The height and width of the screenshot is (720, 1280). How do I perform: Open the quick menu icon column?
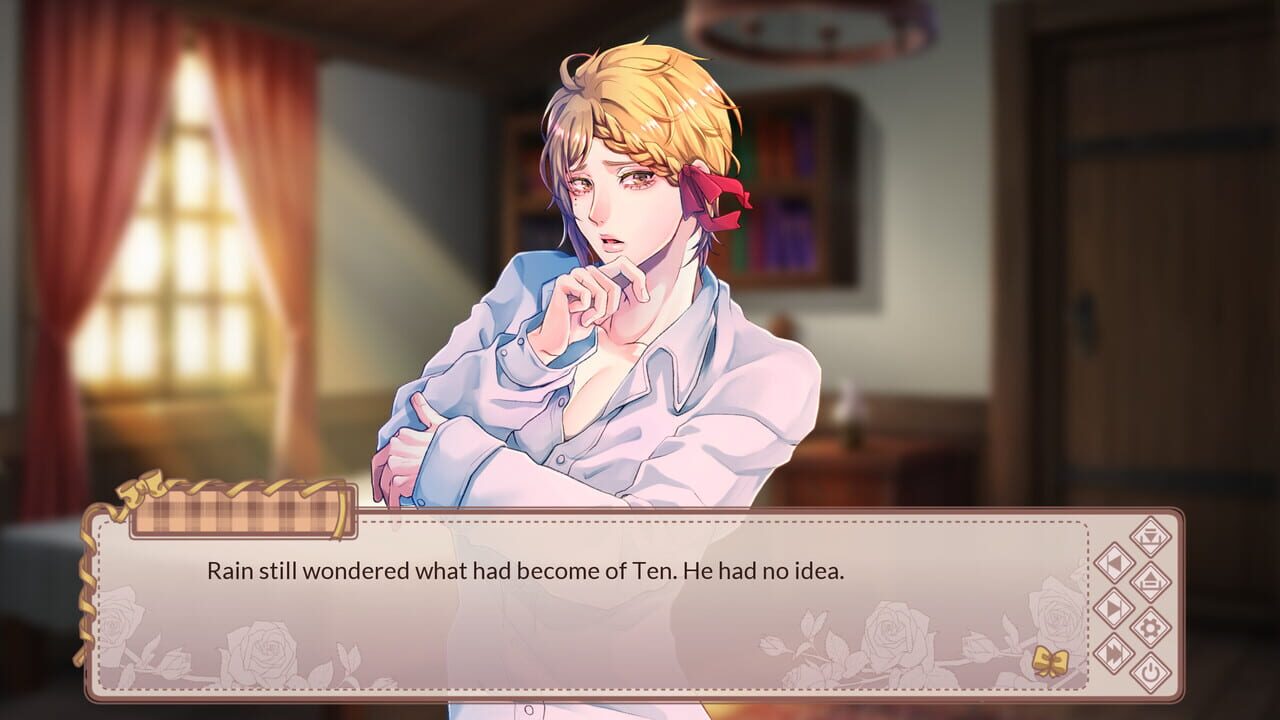click(x=1133, y=605)
